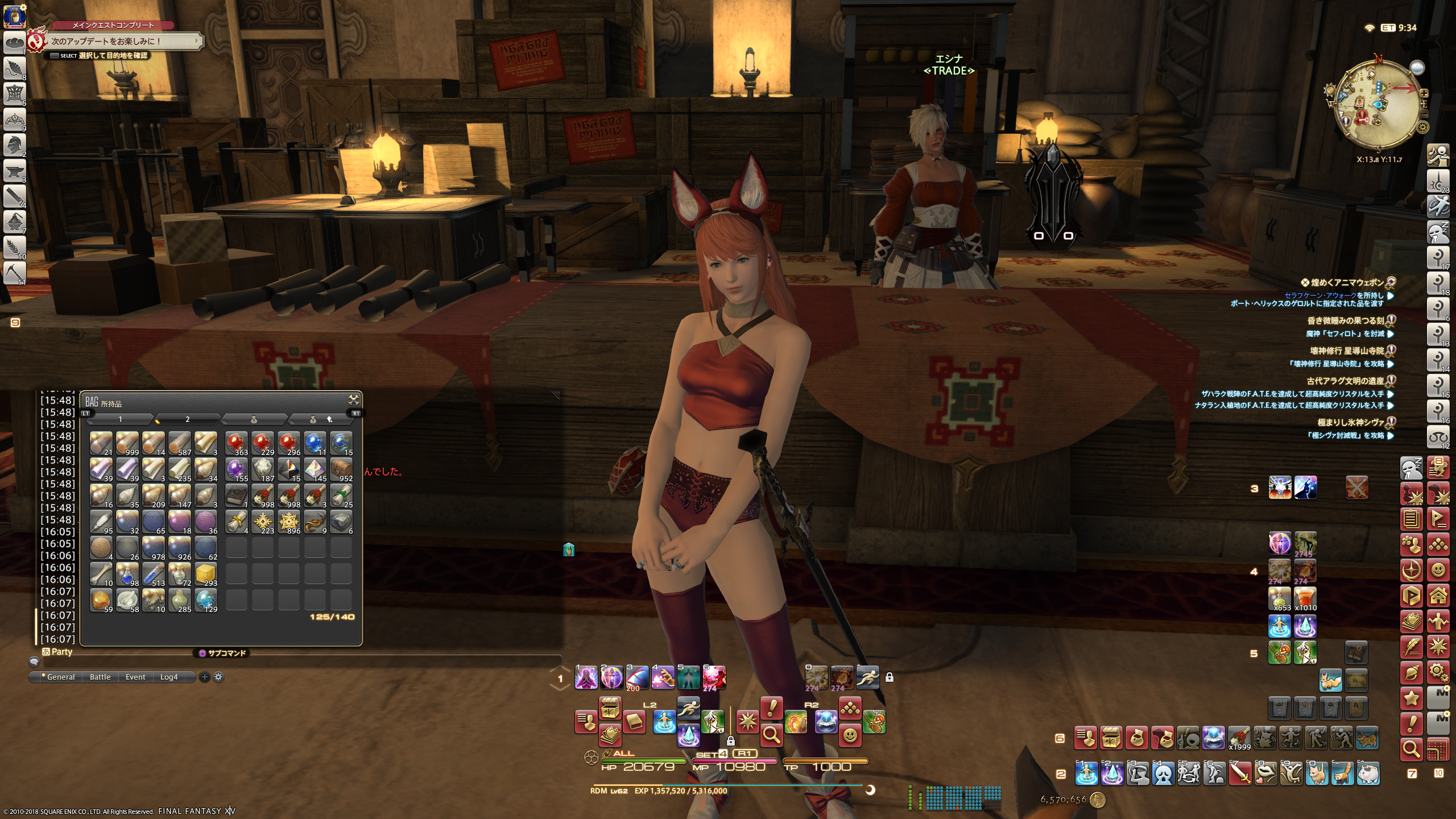The image size is (1456, 819).
Task: Open the housing menu house icon
Action: (x=1438, y=597)
